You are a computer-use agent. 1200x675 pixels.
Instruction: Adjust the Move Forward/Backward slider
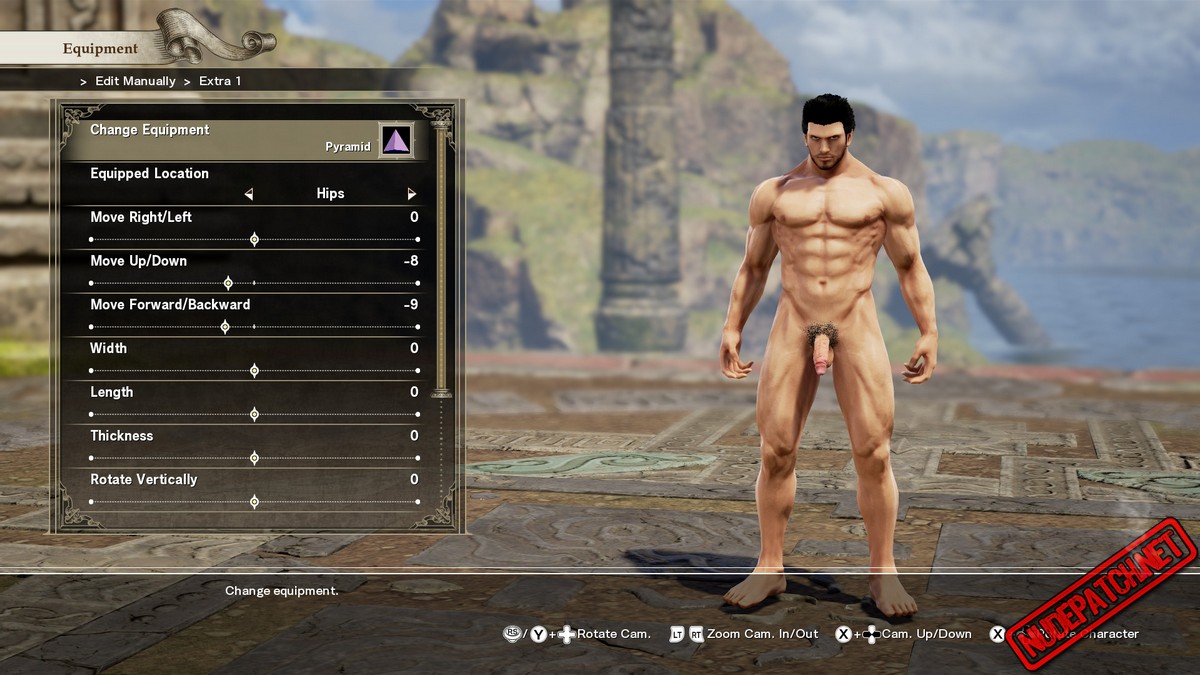pos(225,327)
